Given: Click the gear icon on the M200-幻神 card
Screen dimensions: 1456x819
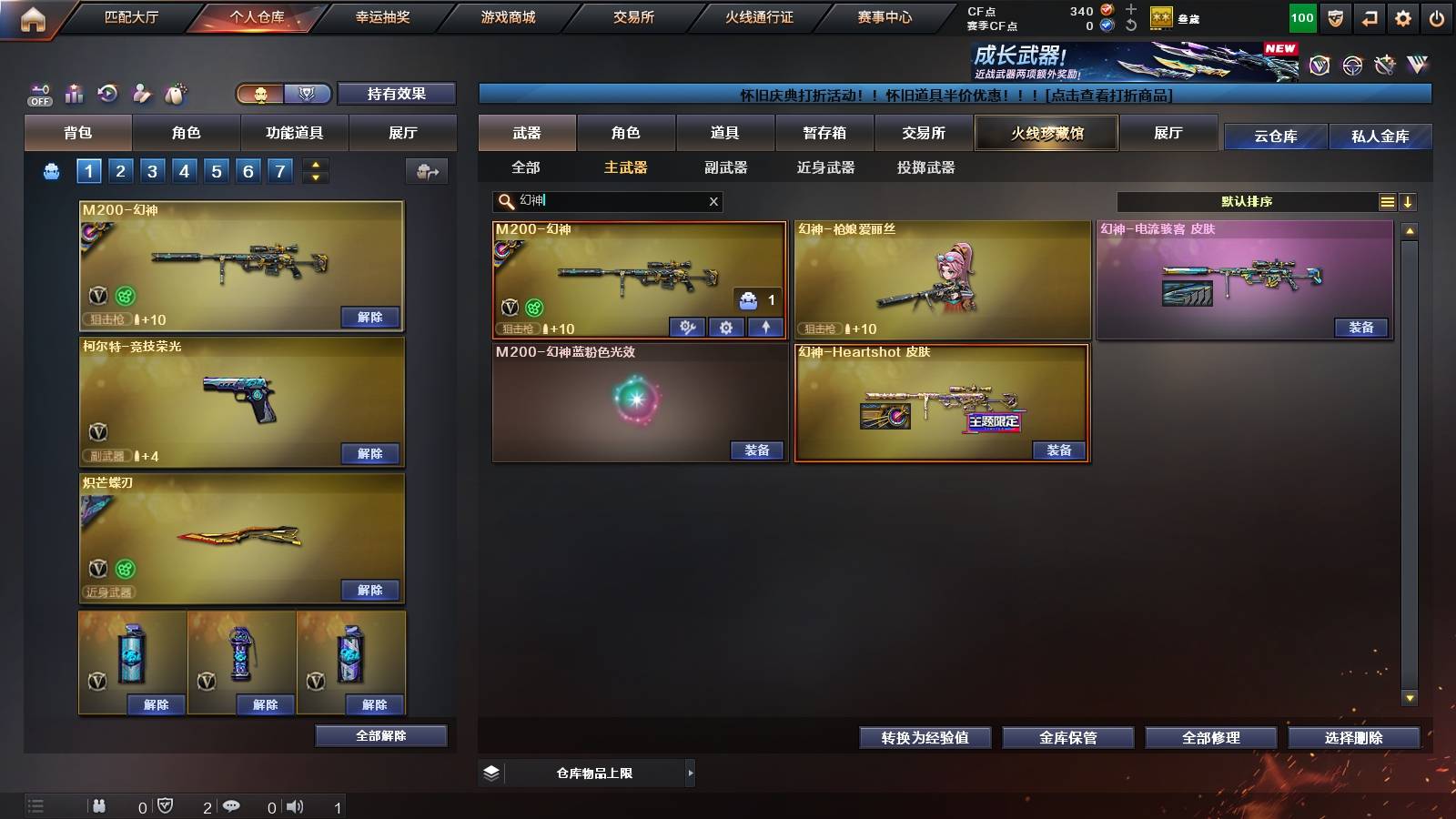Looking at the screenshot, I should pos(726,328).
